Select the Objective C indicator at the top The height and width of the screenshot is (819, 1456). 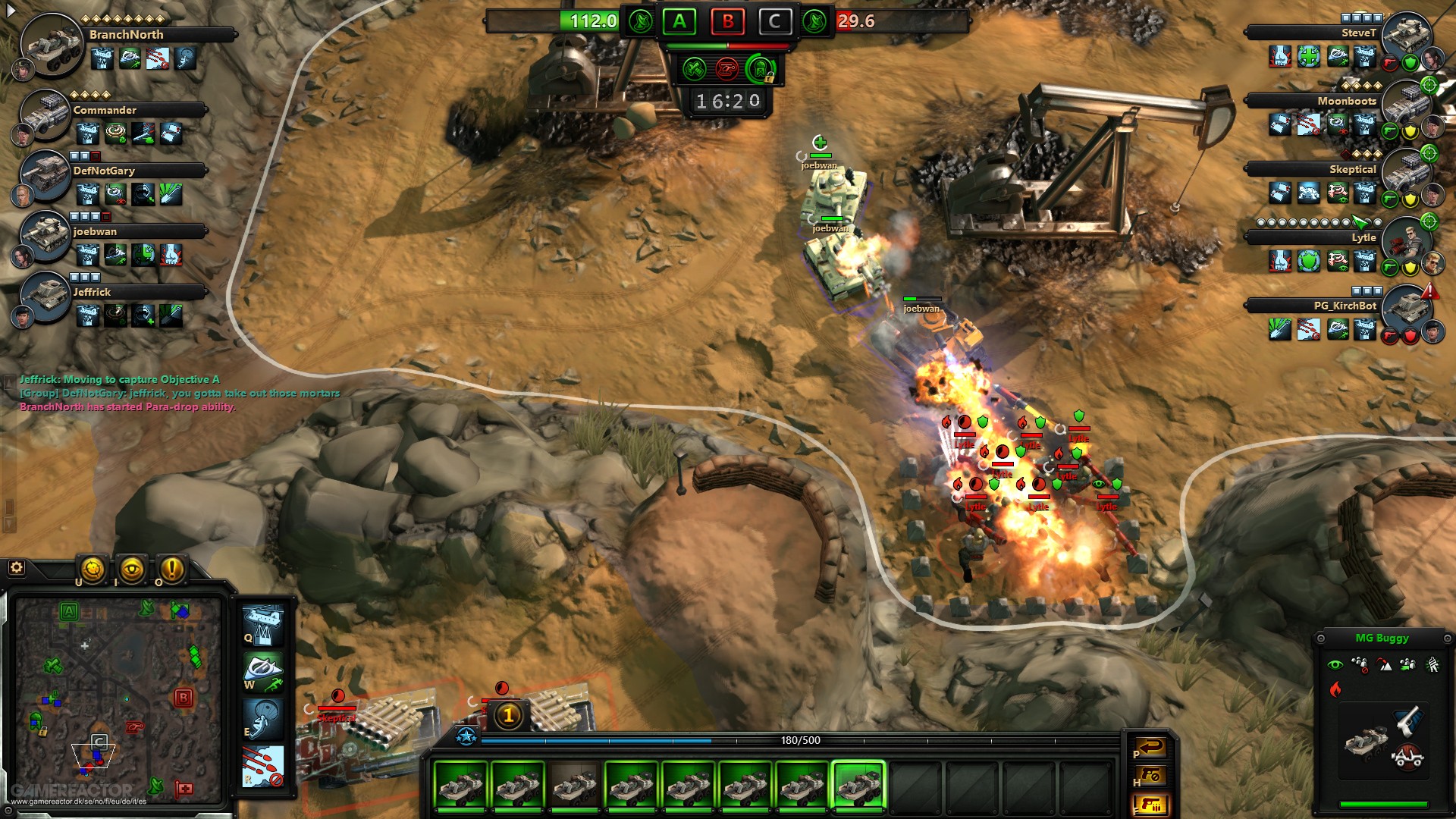[x=775, y=22]
